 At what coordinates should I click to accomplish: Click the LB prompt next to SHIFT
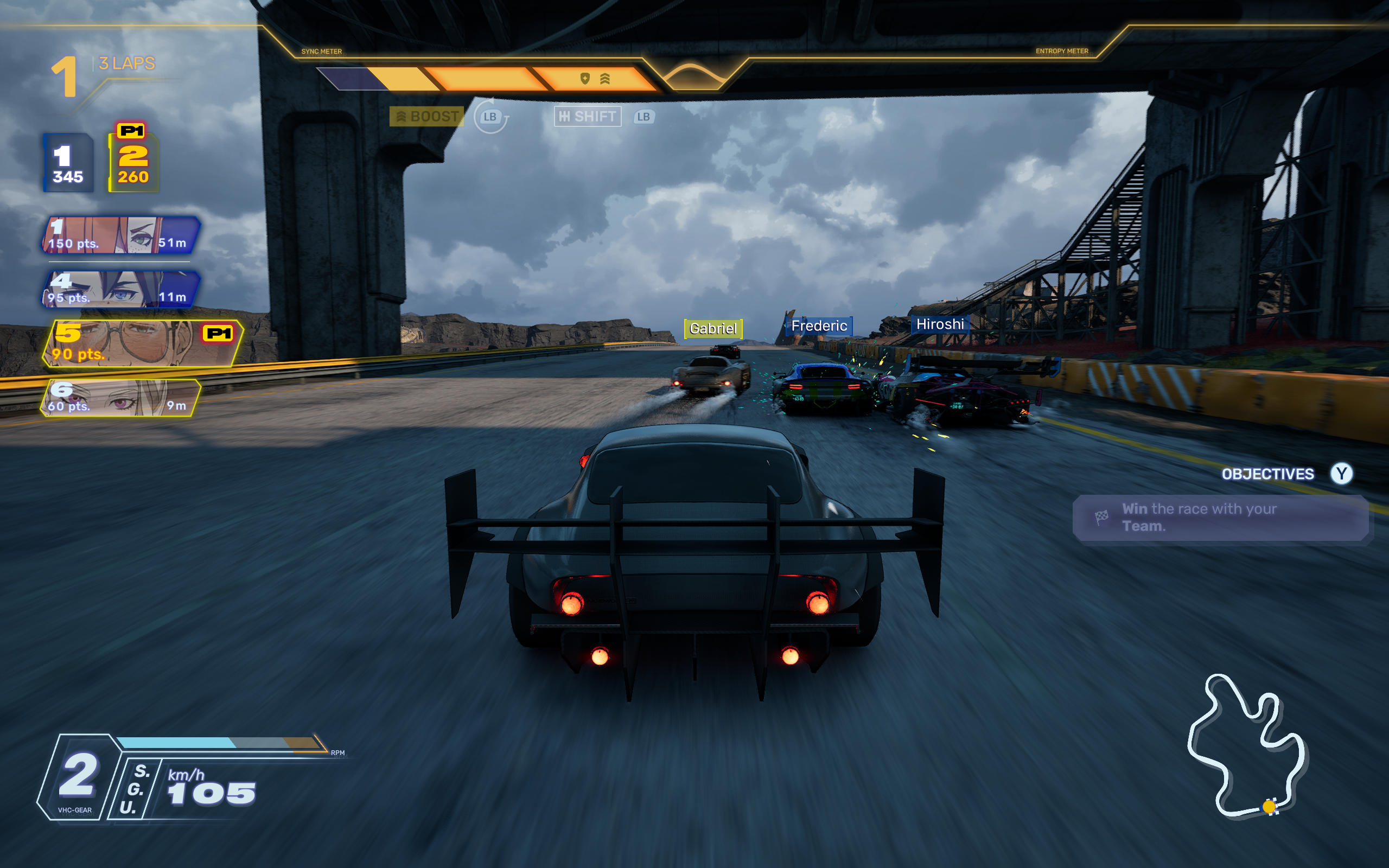point(644,117)
